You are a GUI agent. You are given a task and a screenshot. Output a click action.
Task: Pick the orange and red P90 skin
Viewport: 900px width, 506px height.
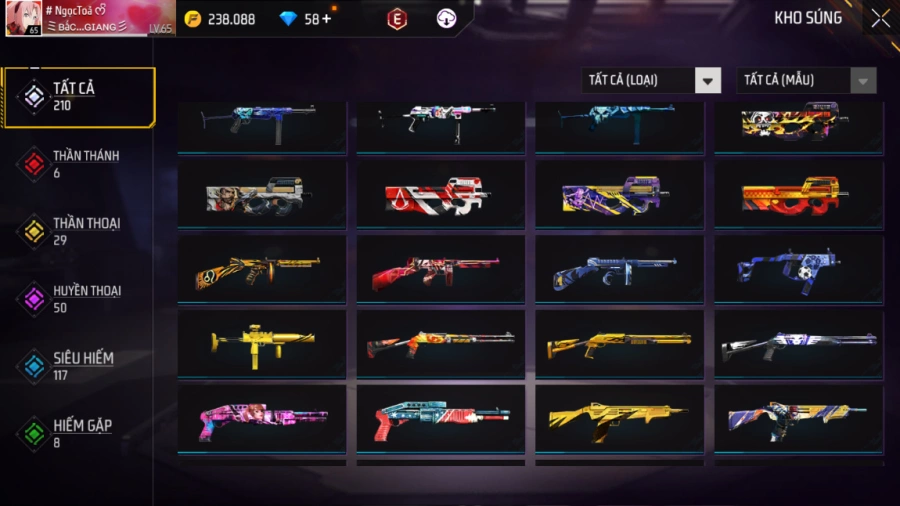coord(798,195)
